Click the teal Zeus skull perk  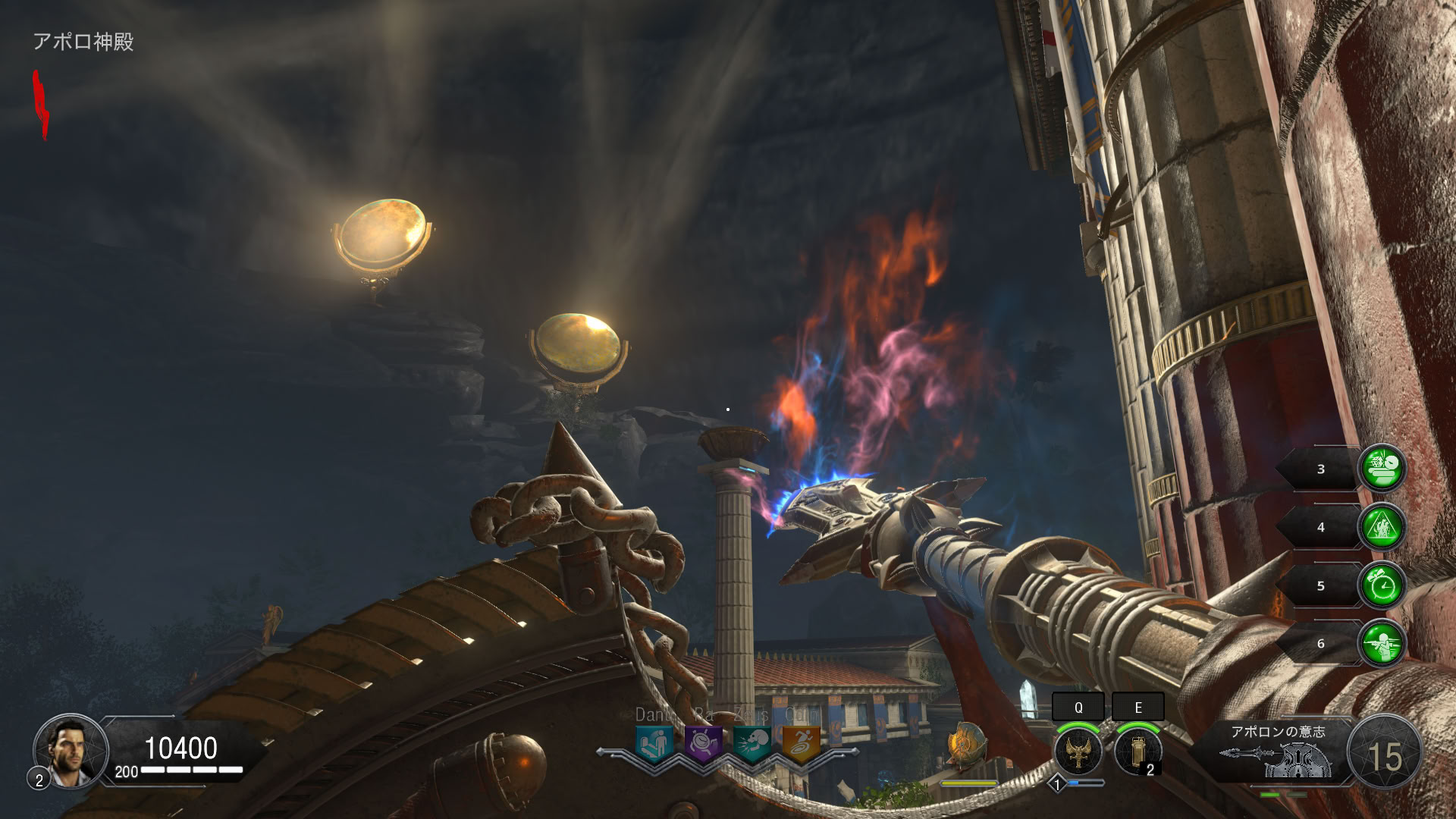(752, 744)
